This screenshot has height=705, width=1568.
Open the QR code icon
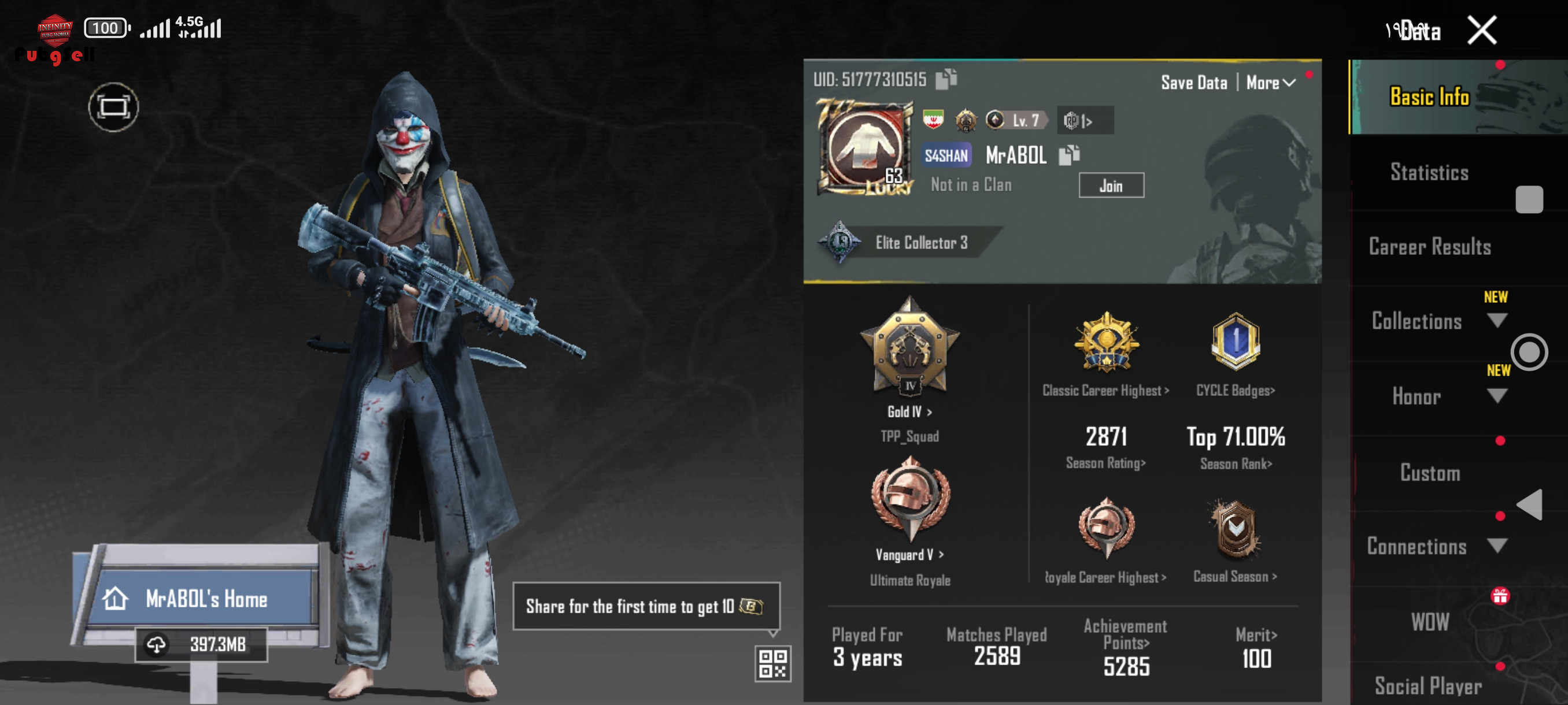(x=772, y=663)
